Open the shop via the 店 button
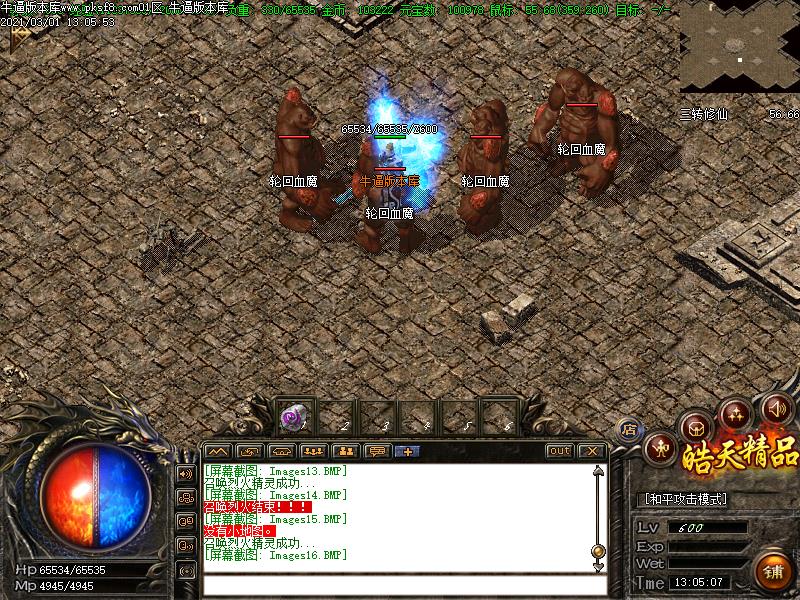The height and width of the screenshot is (600, 800). click(x=629, y=429)
